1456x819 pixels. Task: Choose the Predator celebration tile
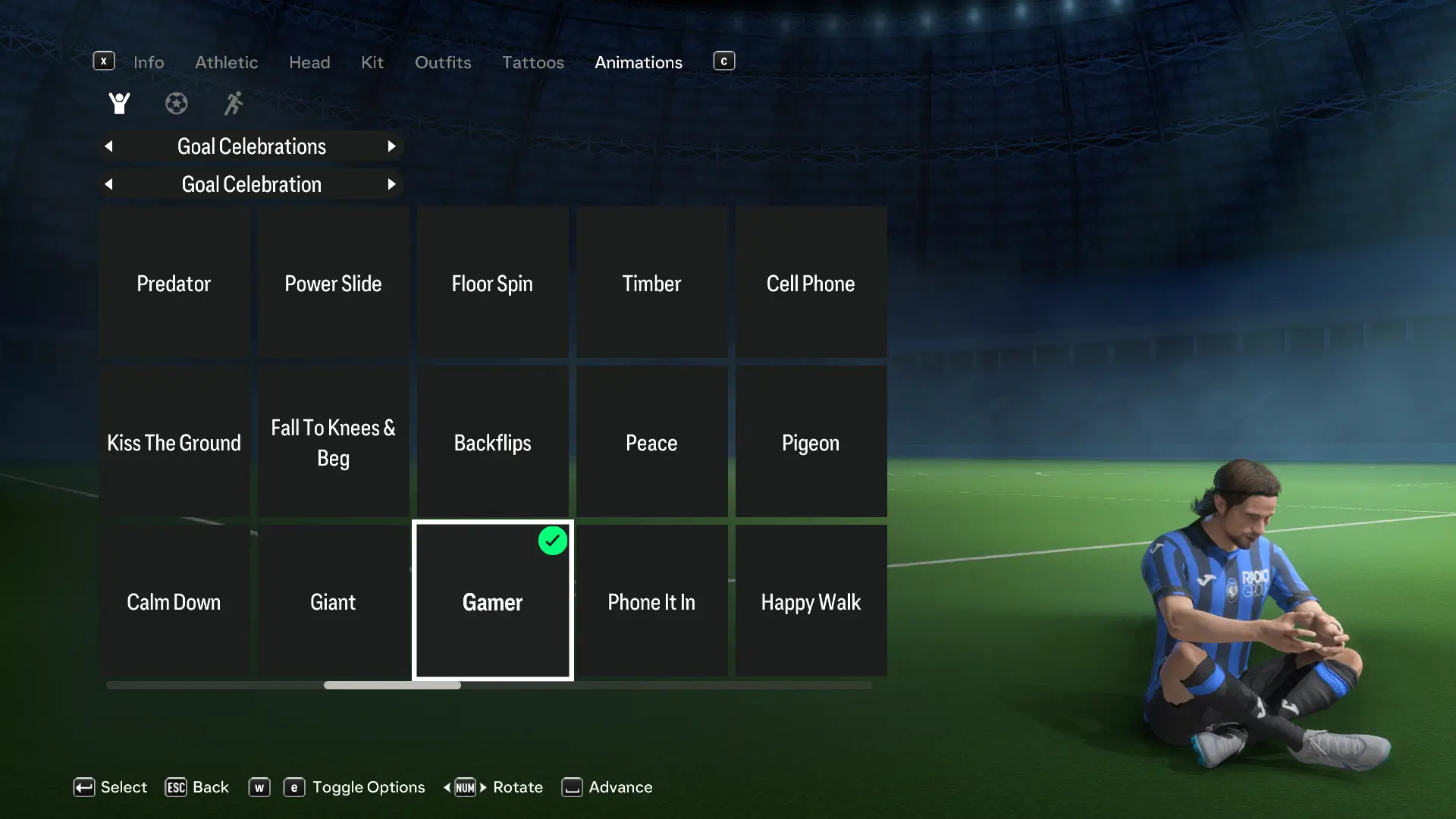pyautogui.click(x=174, y=283)
